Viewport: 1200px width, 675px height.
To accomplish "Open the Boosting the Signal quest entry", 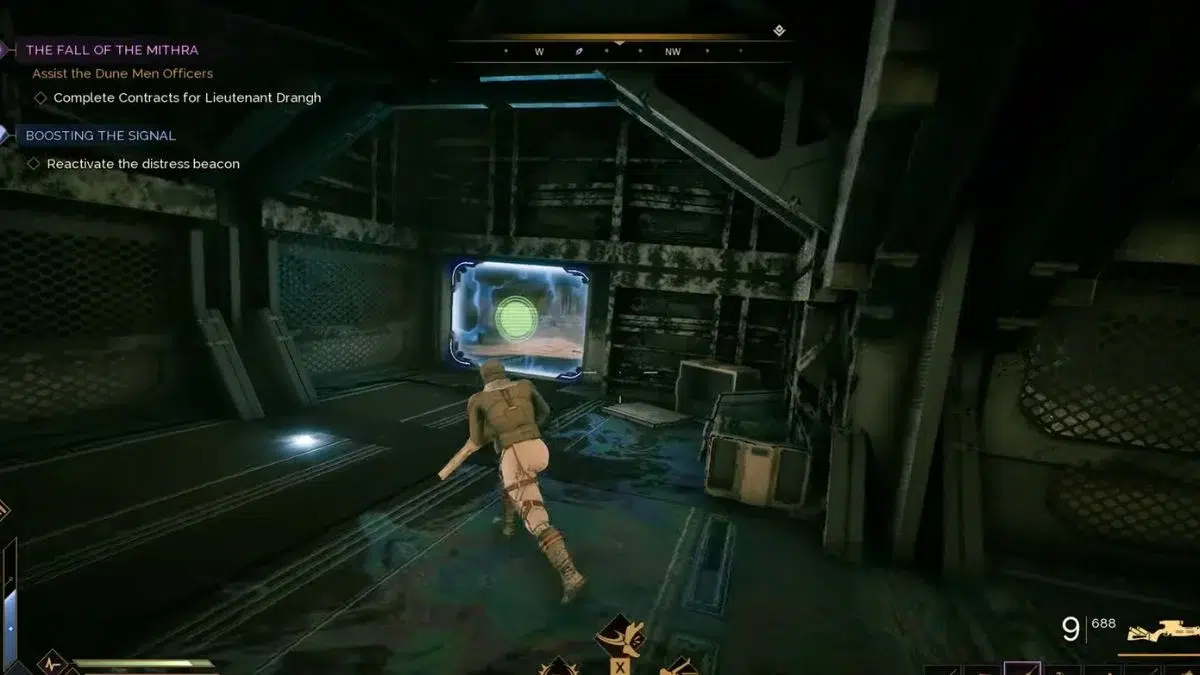I will pos(100,136).
